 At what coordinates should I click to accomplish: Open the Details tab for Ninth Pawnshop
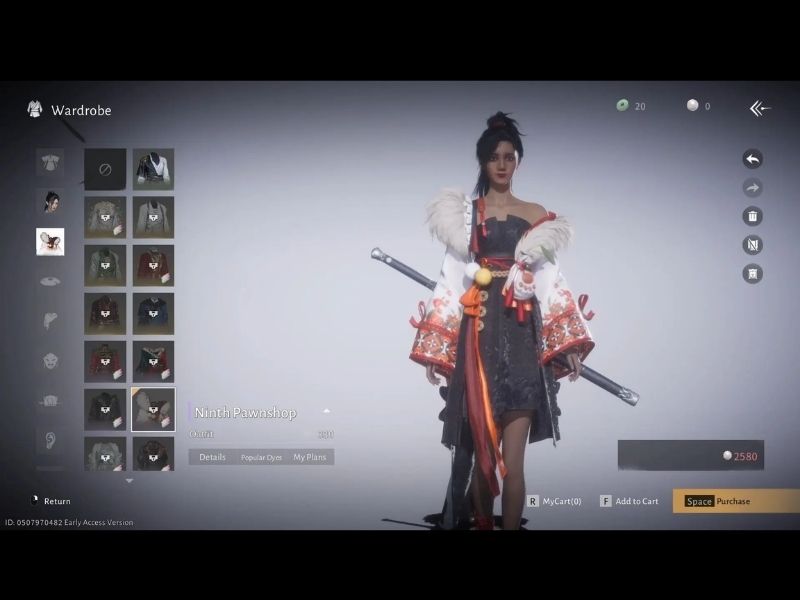tap(212, 457)
